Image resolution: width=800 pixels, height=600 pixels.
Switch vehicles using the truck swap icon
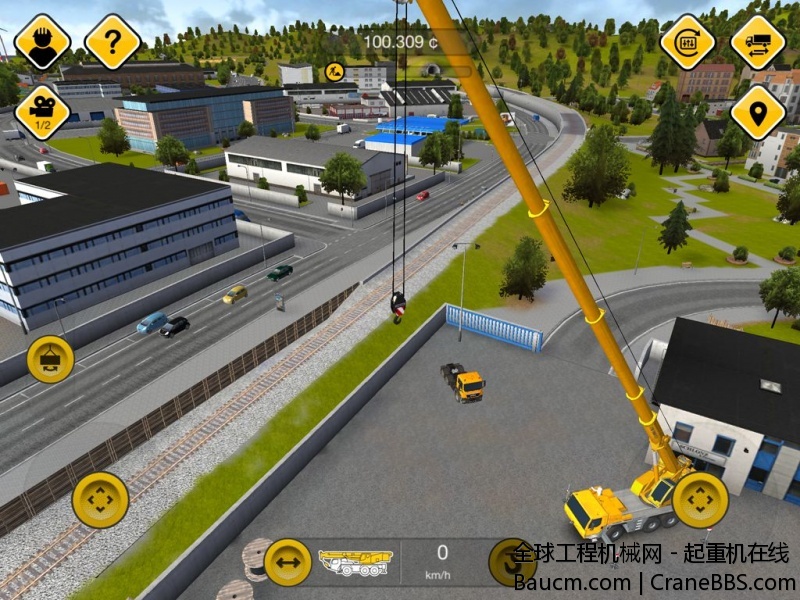click(x=757, y=42)
